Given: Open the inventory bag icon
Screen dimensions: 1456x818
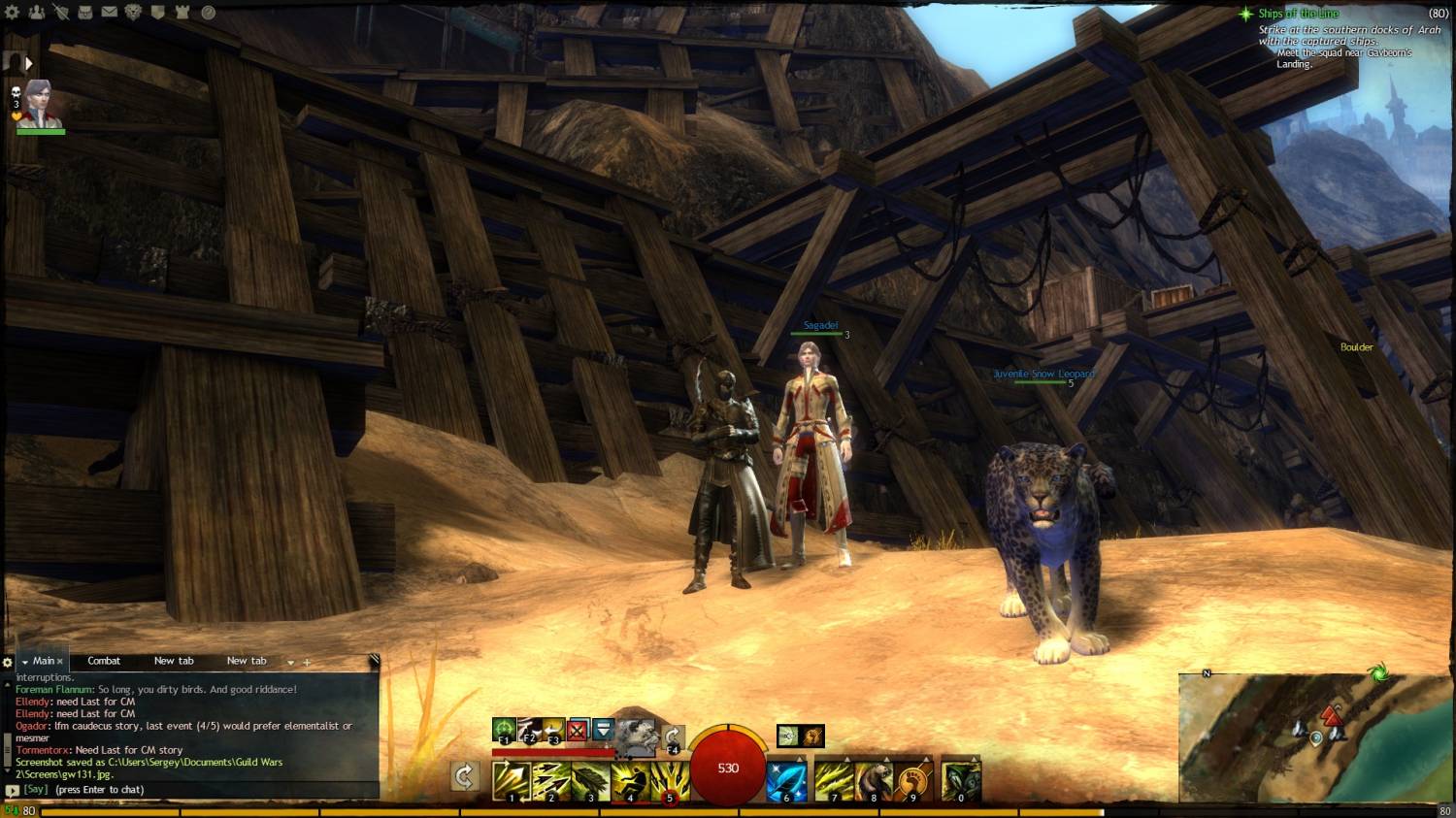Looking at the screenshot, I should click(85, 13).
